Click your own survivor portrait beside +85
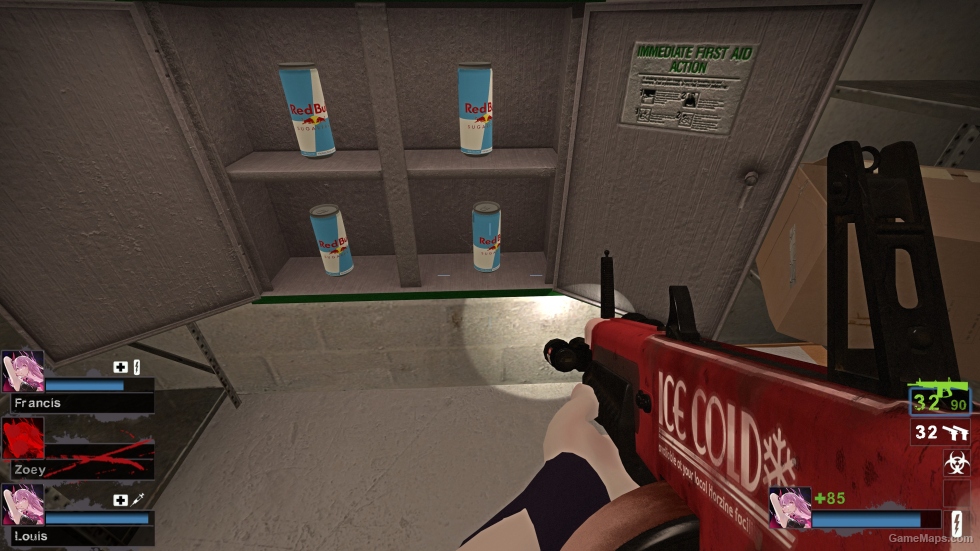The height and width of the screenshot is (551, 980). coord(789,507)
